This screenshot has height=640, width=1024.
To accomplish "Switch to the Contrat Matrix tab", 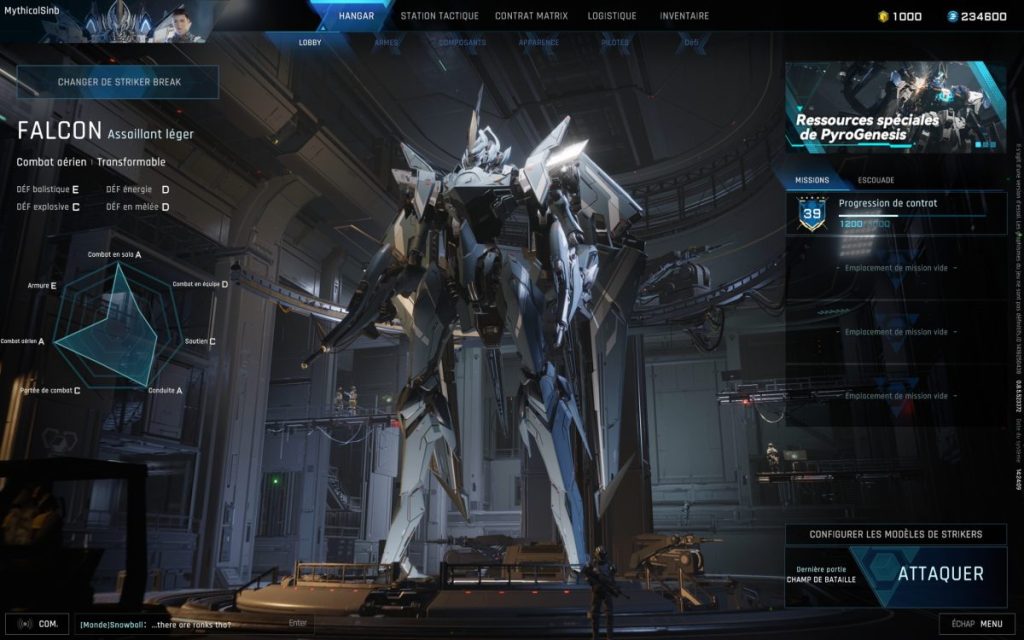I will [x=531, y=16].
